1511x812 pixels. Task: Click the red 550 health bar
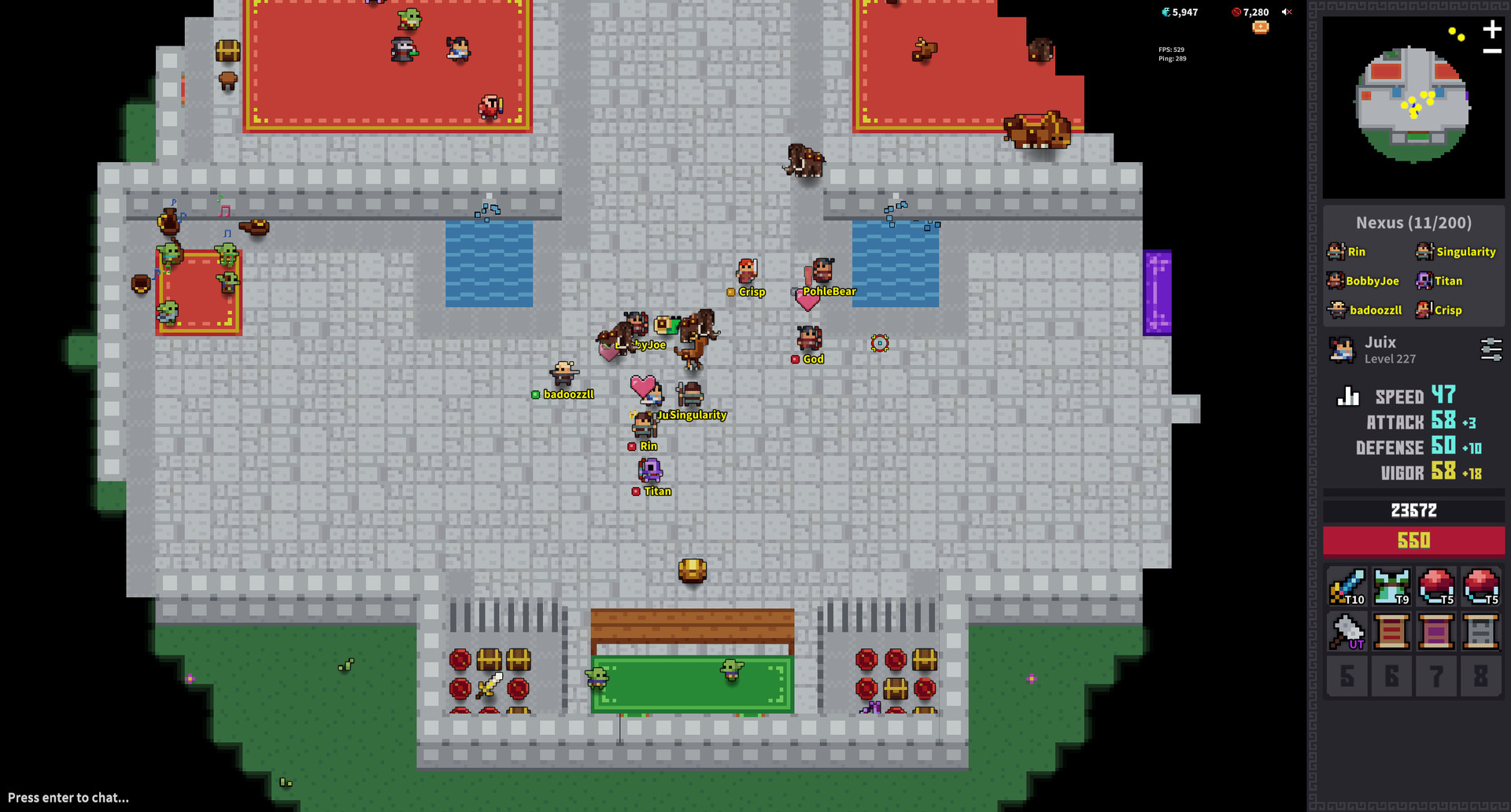click(x=1413, y=541)
